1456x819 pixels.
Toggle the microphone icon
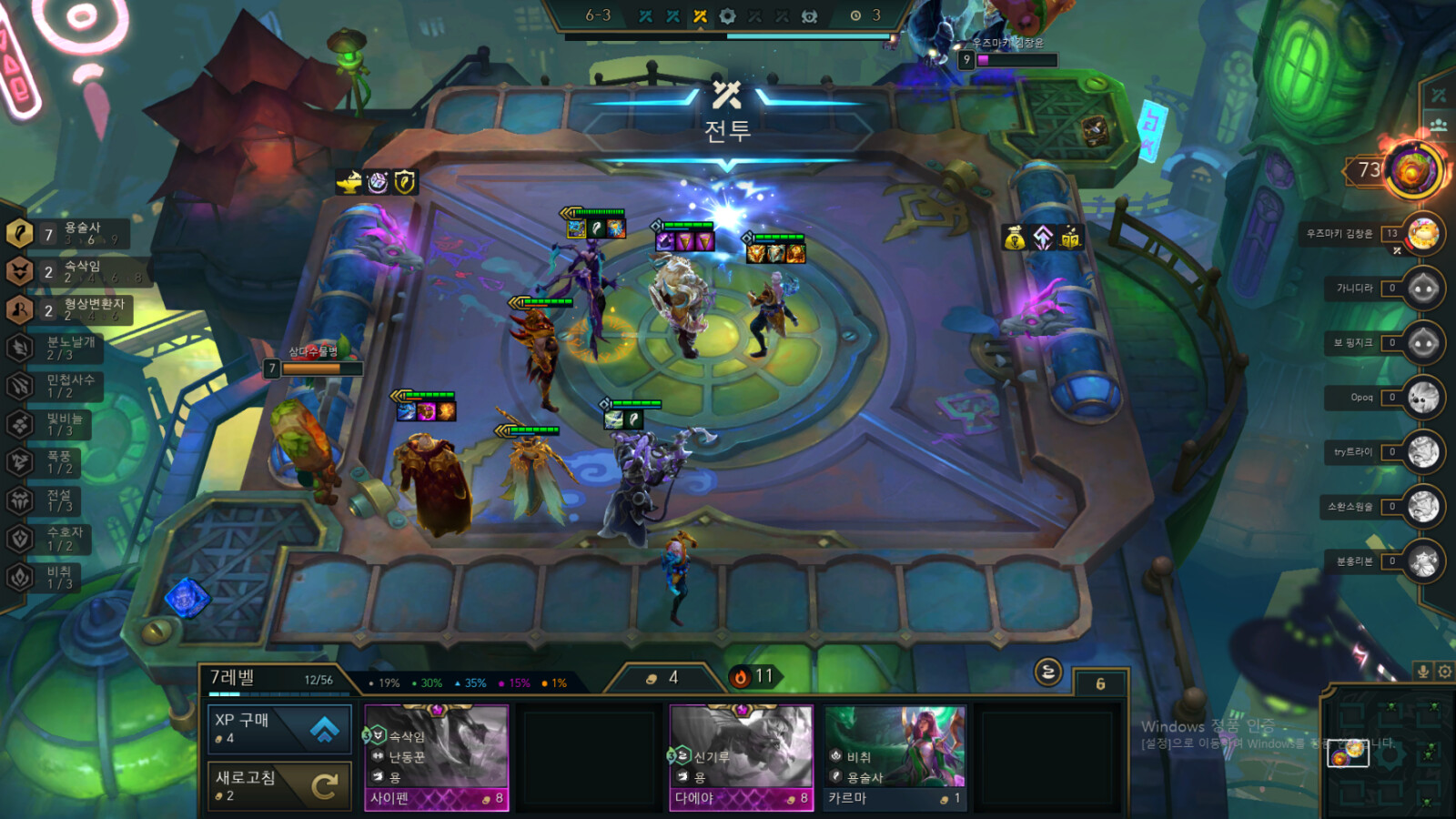click(x=1423, y=672)
